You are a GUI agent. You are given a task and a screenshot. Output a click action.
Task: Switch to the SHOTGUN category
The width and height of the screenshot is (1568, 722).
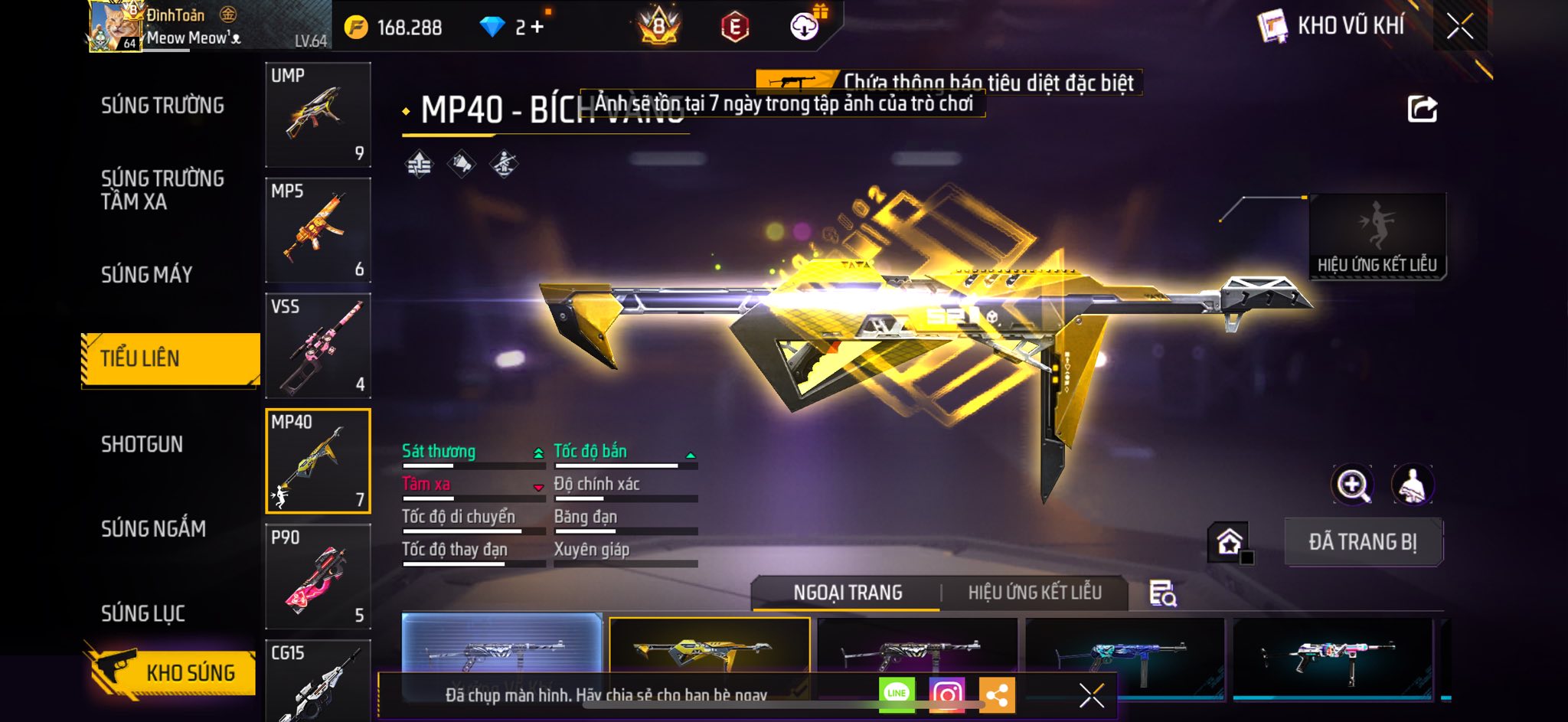click(x=142, y=444)
